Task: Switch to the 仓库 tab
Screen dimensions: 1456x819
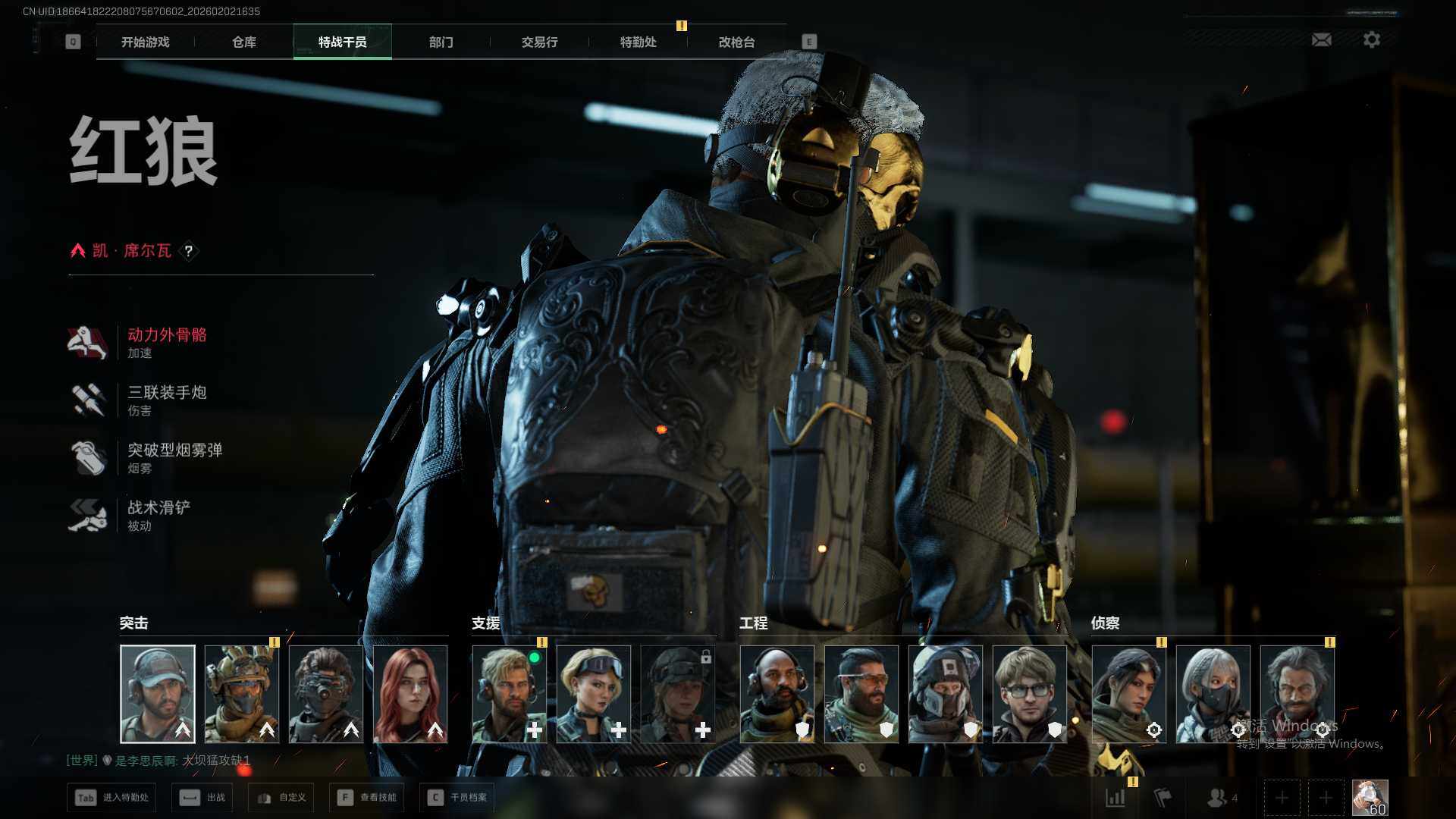Action: click(243, 42)
